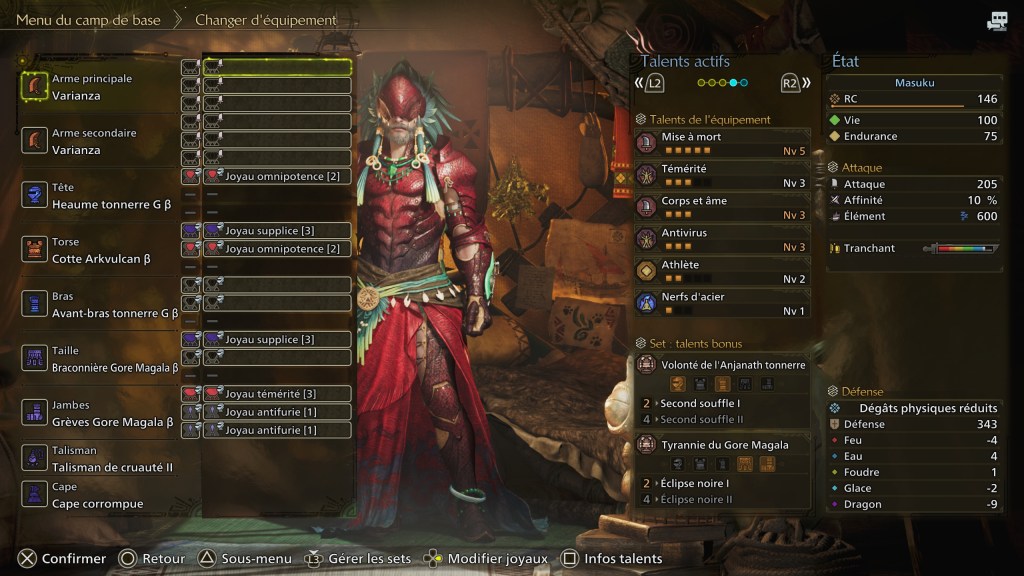Show Volonté de l'Anjanath tonnerre set bonus
The image size is (1024, 576).
722,365
